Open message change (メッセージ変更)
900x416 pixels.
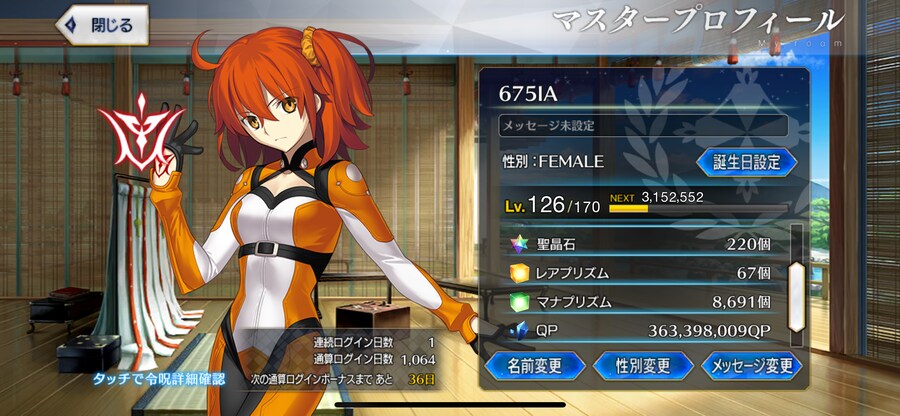click(x=752, y=364)
